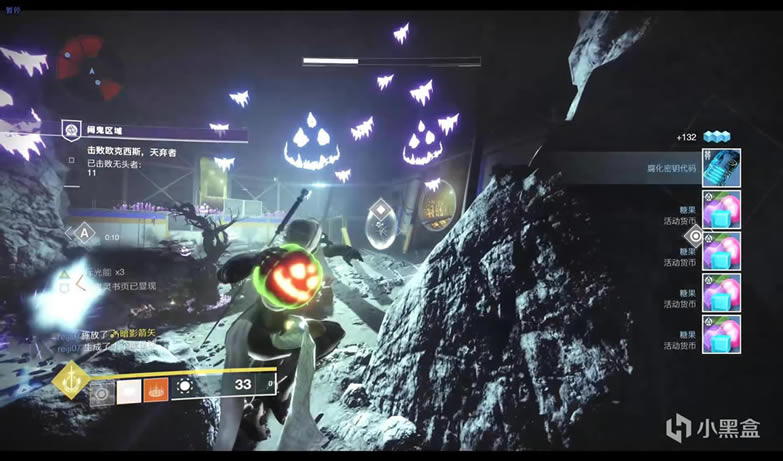
Task: Click the sun-shaped weapon icon beside ammo
Action: [186, 385]
